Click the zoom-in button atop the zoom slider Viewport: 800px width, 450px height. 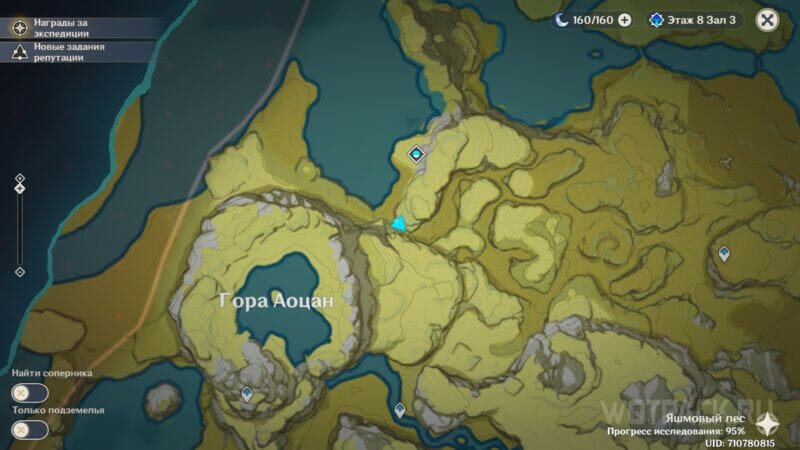[x=20, y=179]
